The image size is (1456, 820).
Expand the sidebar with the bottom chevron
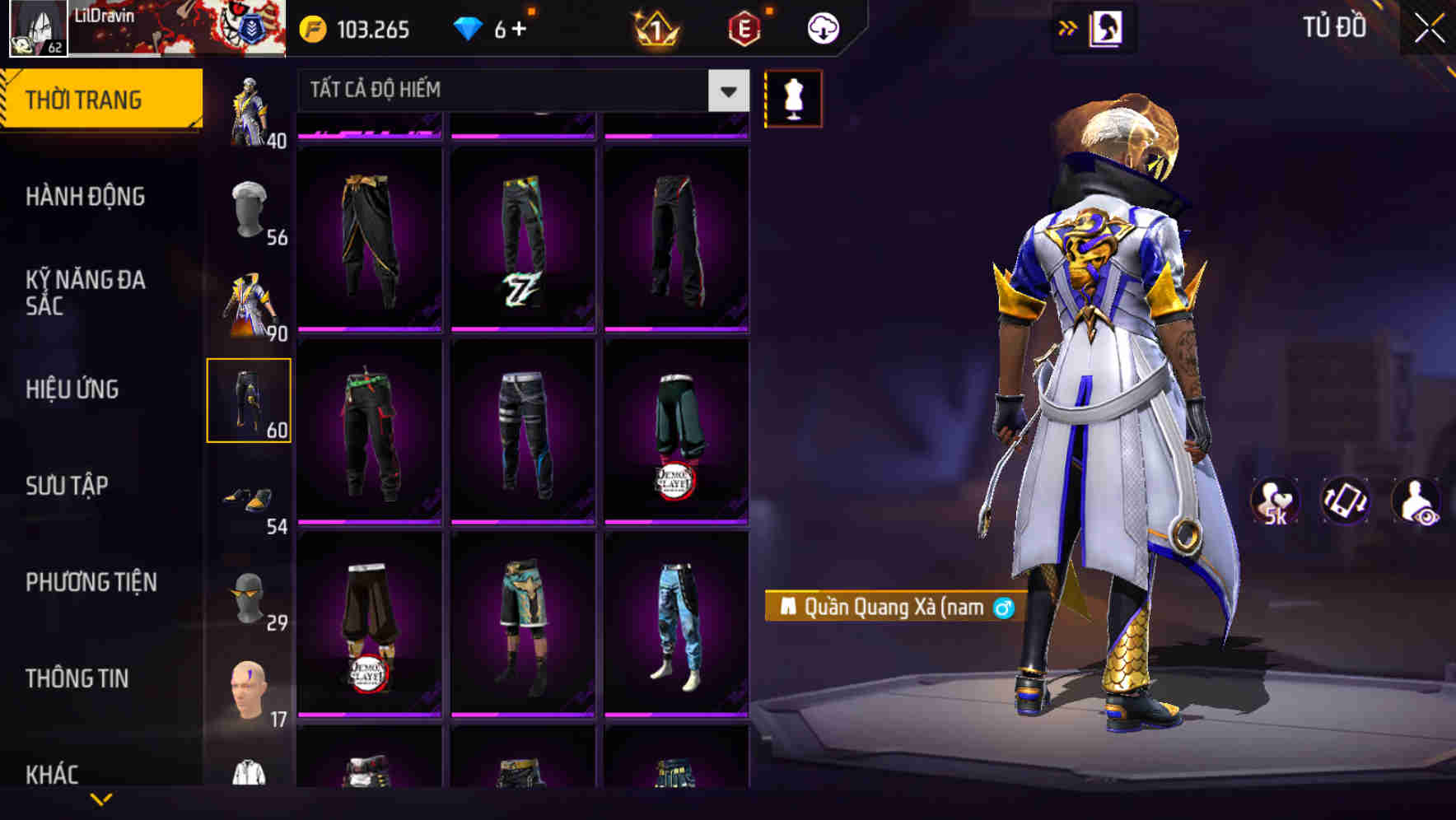[x=101, y=799]
